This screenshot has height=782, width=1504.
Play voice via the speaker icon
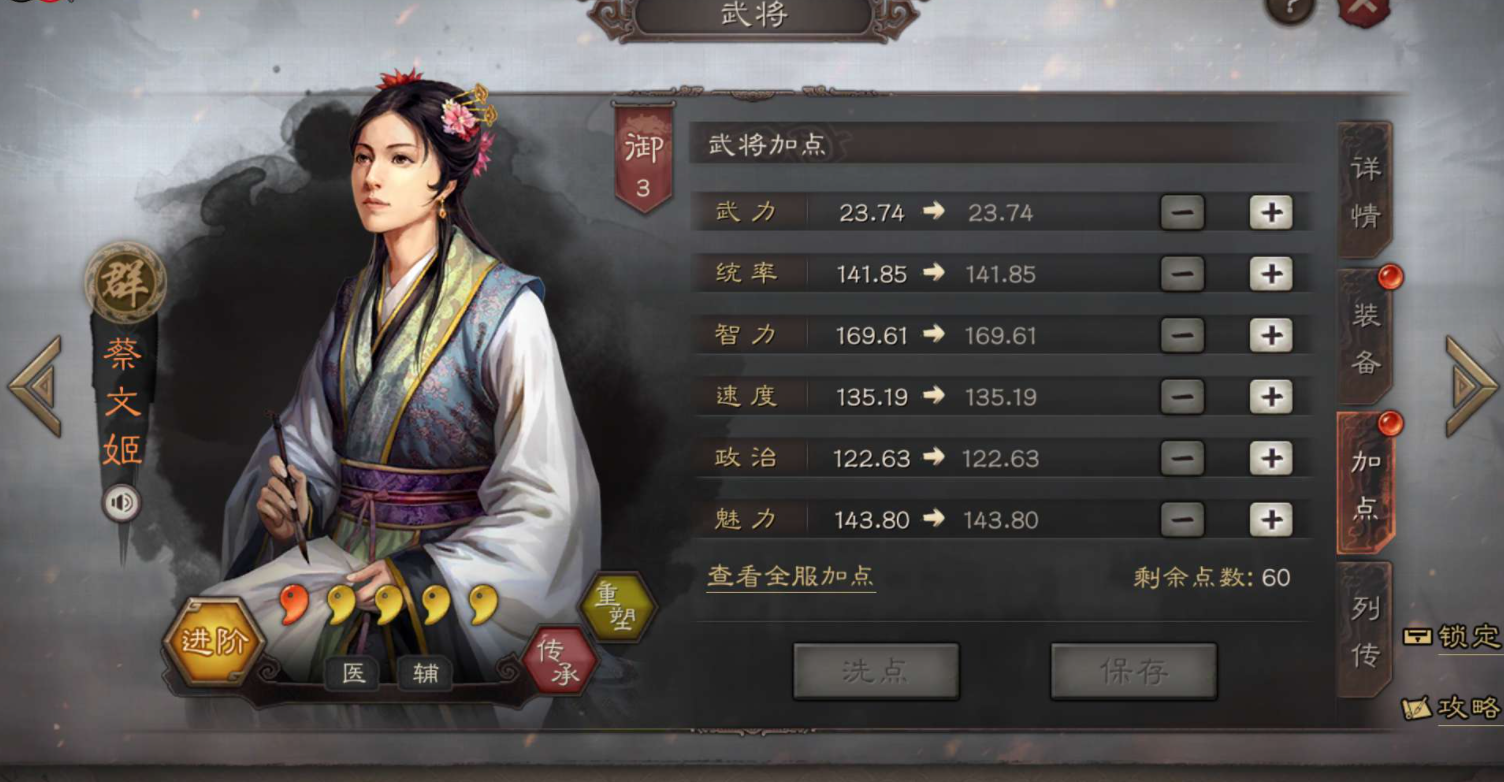pyautogui.click(x=120, y=503)
